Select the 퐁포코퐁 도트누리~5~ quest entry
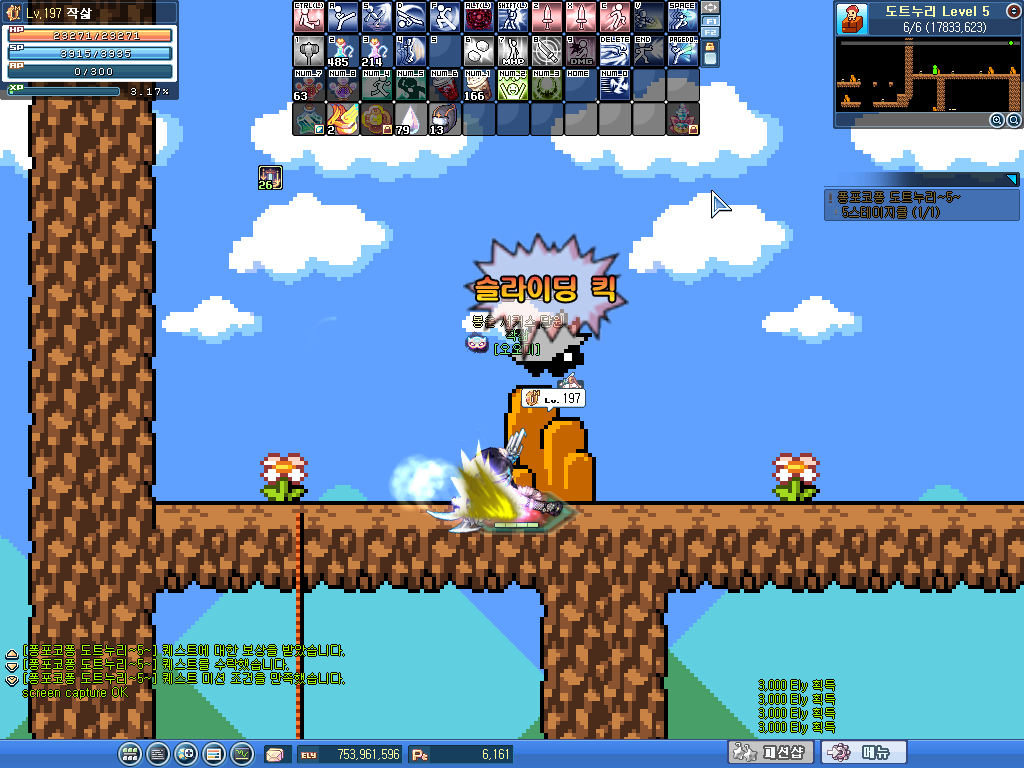The width and height of the screenshot is (1024, 768). coord(900,198)
